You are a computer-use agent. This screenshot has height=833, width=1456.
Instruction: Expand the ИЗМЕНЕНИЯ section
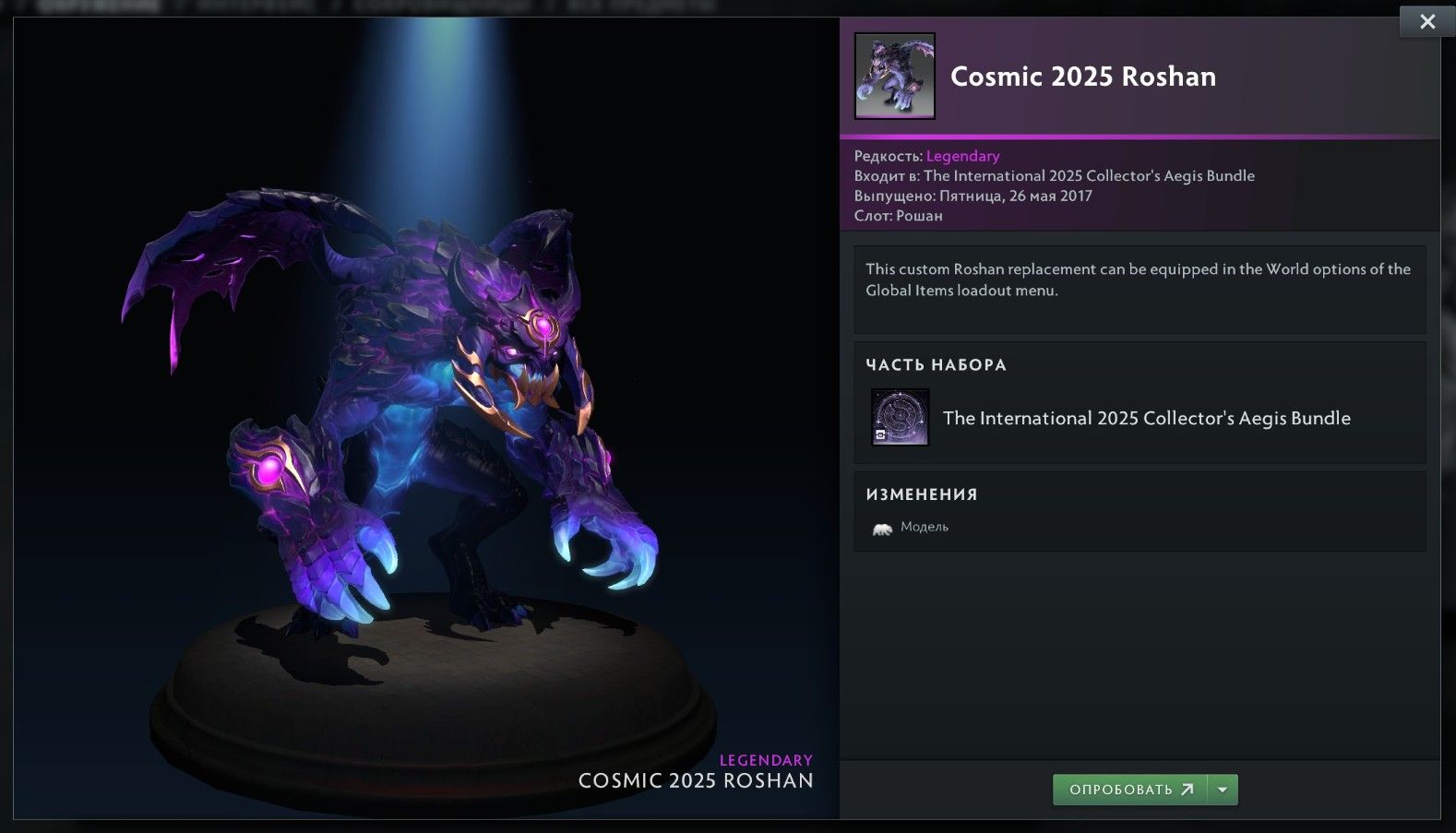click(921, 494)
